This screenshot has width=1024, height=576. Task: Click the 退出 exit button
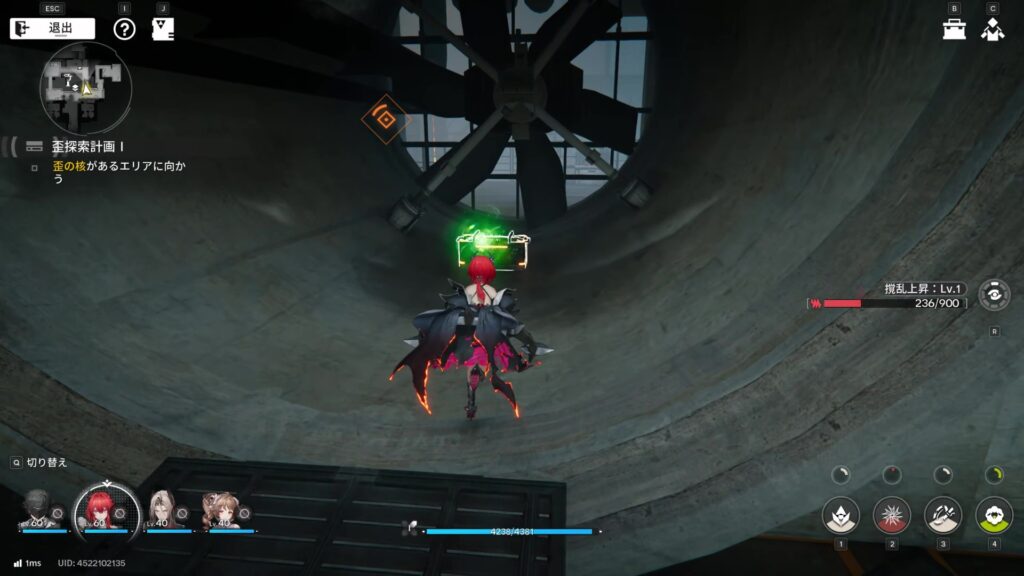pos(52,28)
